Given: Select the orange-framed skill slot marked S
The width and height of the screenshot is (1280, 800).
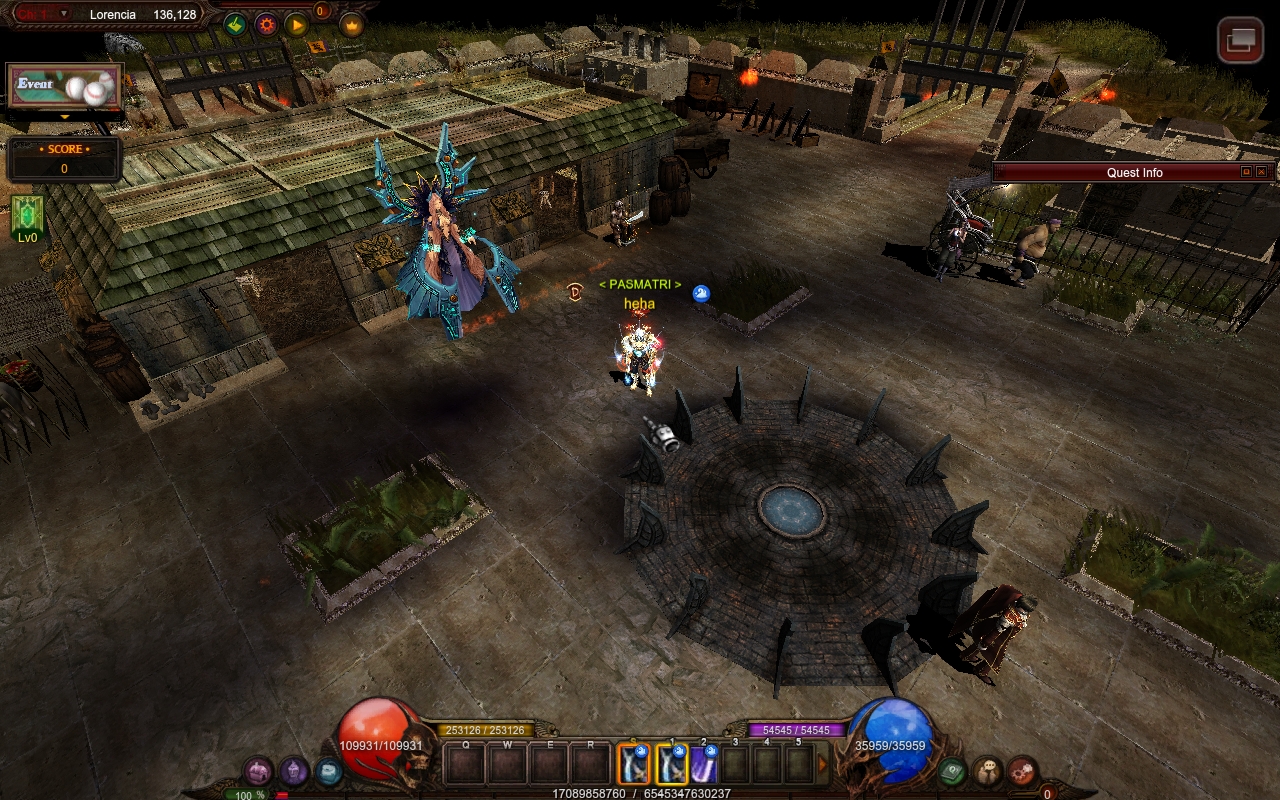Looking at the screenshot, I should [x=634, y=764].
